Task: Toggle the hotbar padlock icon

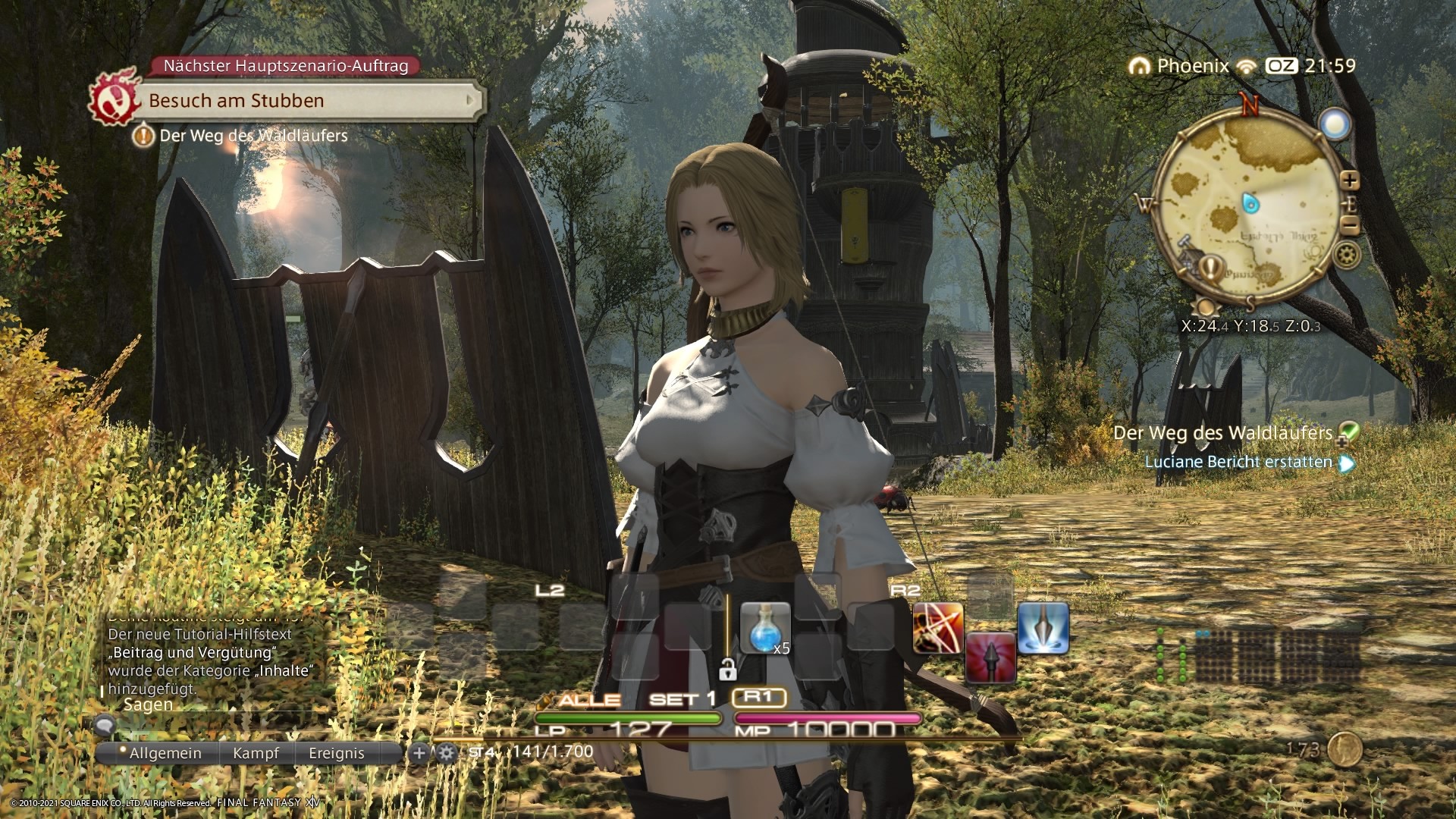Action: coord(727,670)
